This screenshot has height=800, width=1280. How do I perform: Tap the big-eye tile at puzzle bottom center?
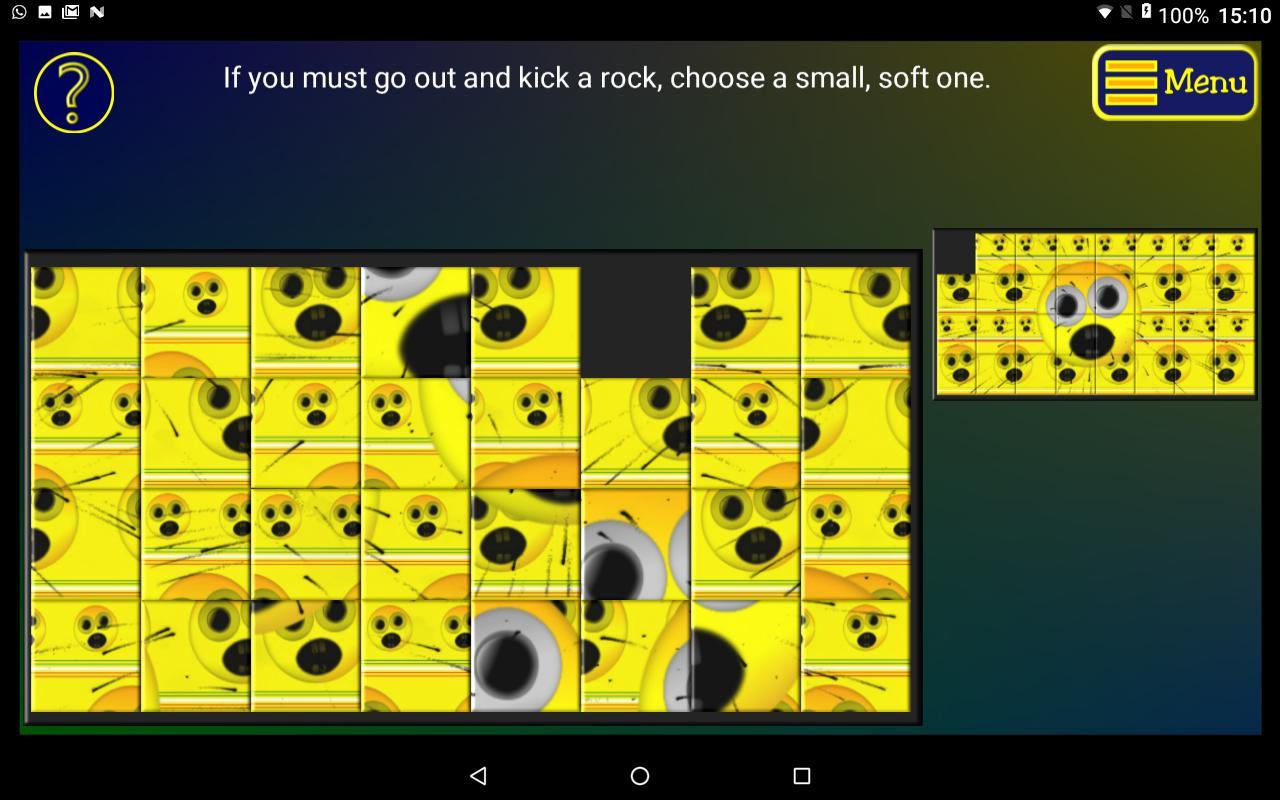(524, 655)
